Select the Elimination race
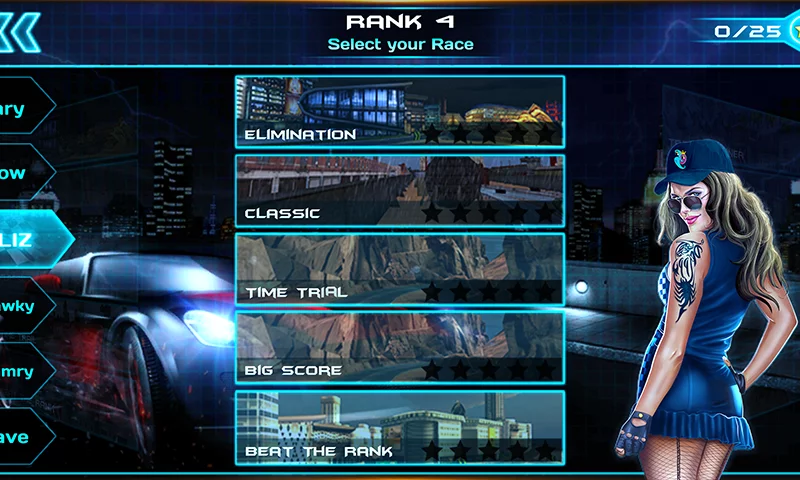The width and height of the screenshot is (800, 480). pos(399,111)
